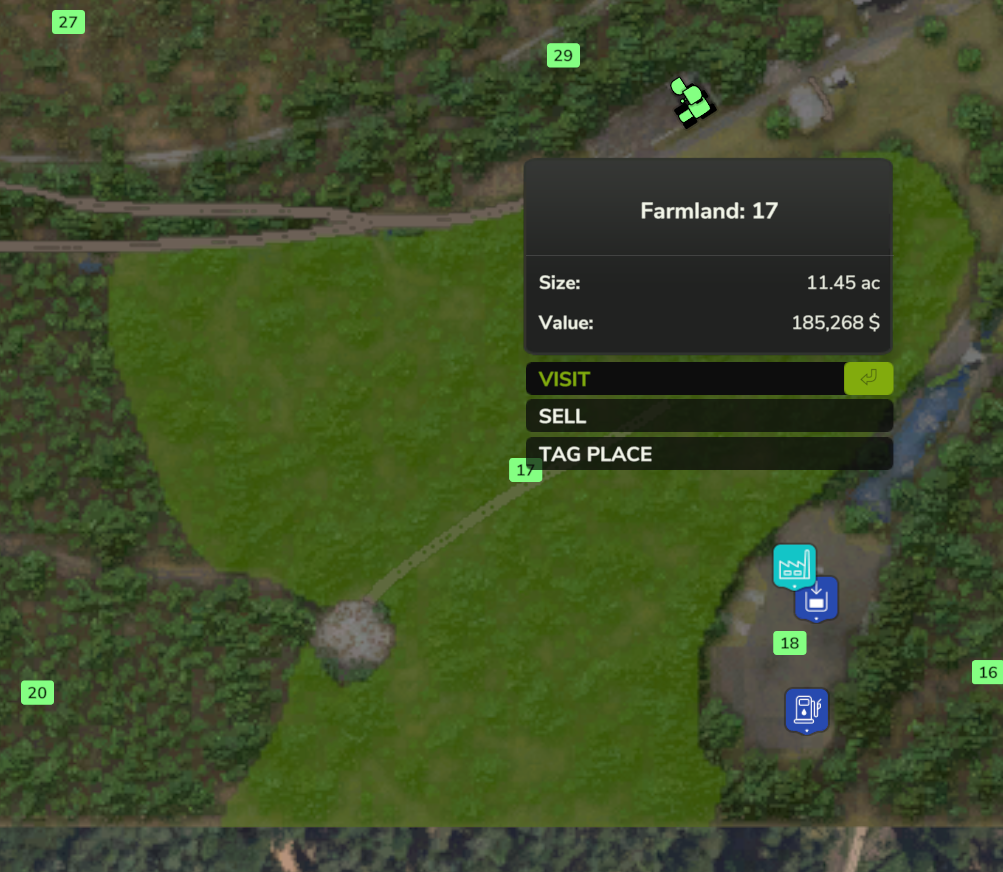
Task: Choose the VISIT option
Action: point(685,379)
